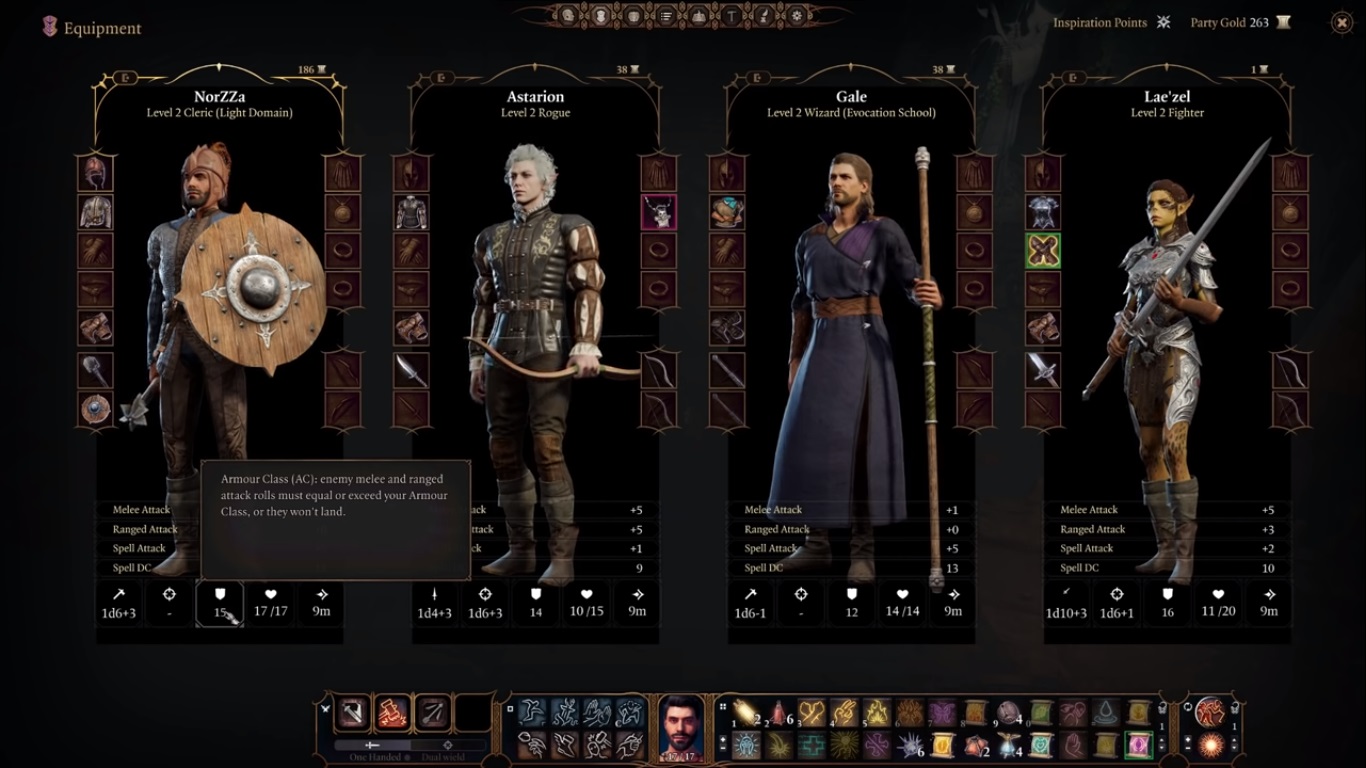Toggle the hotbar lock grid icon
This screenshot has width=1366, height=768.
click(x=722, y=707)
